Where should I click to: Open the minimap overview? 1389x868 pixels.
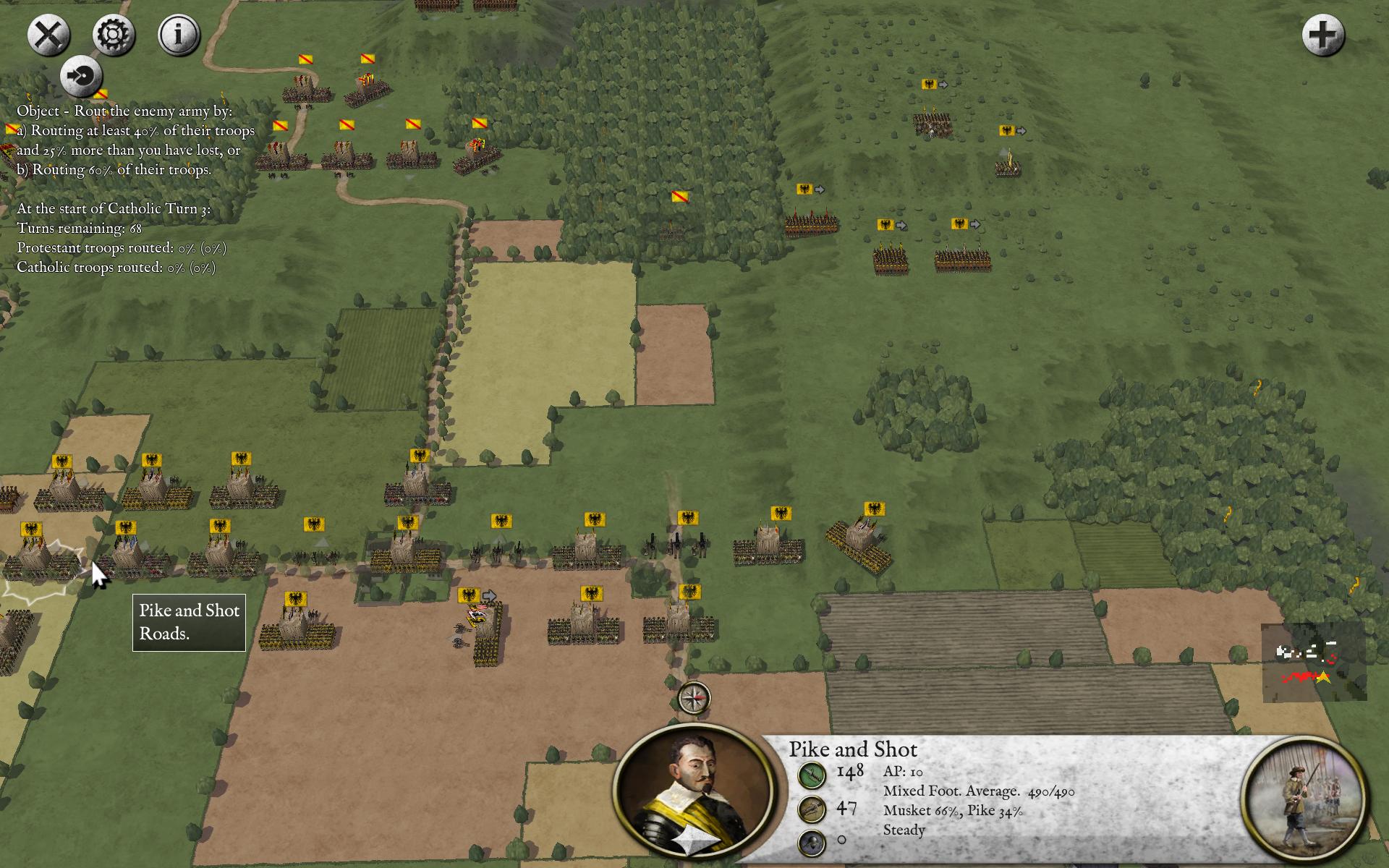1313,662
